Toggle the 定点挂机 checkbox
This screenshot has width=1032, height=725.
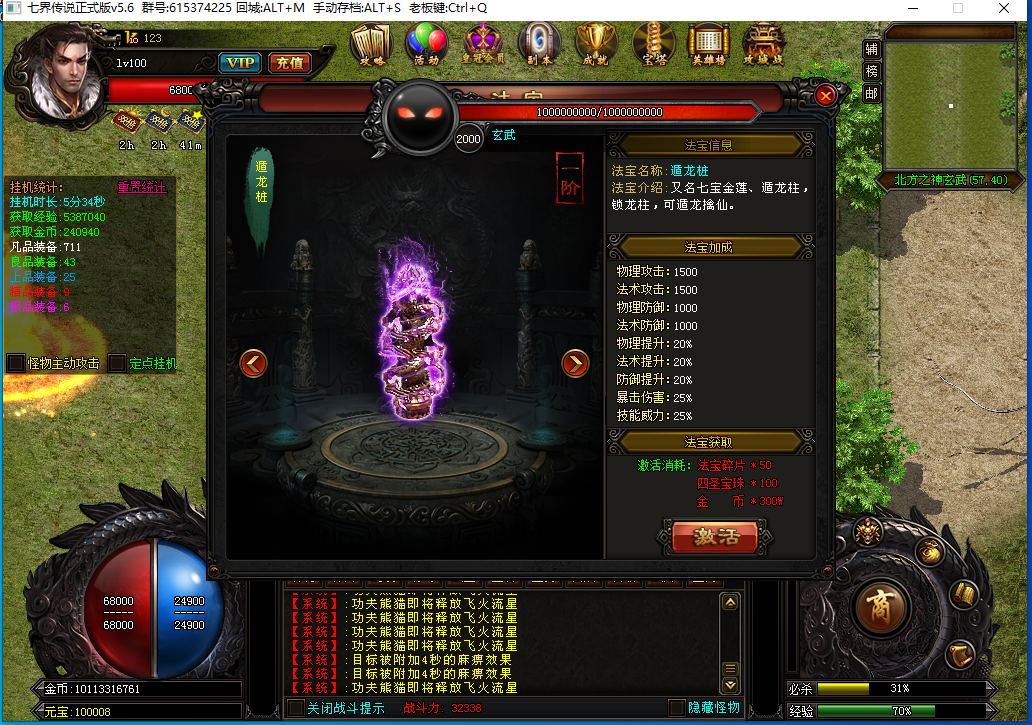117,363
